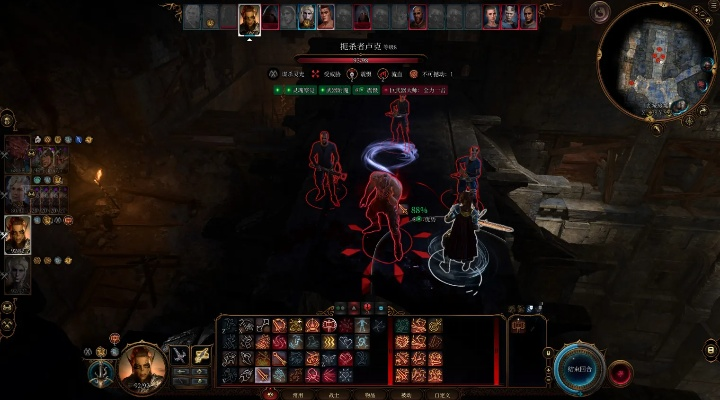
Task: Select the melee weapon set slot
Action: [180, 354]
